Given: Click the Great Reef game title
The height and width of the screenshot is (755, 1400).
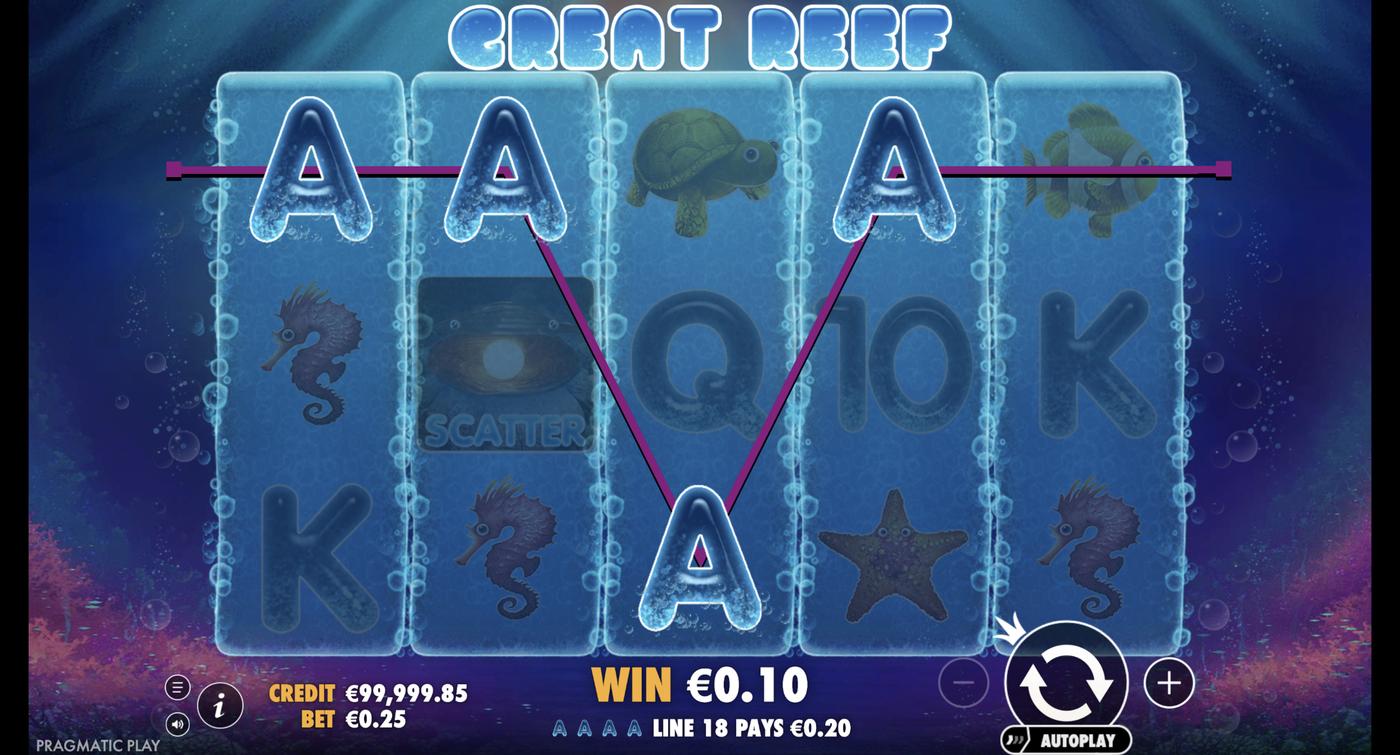Looking at the screenshot, I should (700, 38).
